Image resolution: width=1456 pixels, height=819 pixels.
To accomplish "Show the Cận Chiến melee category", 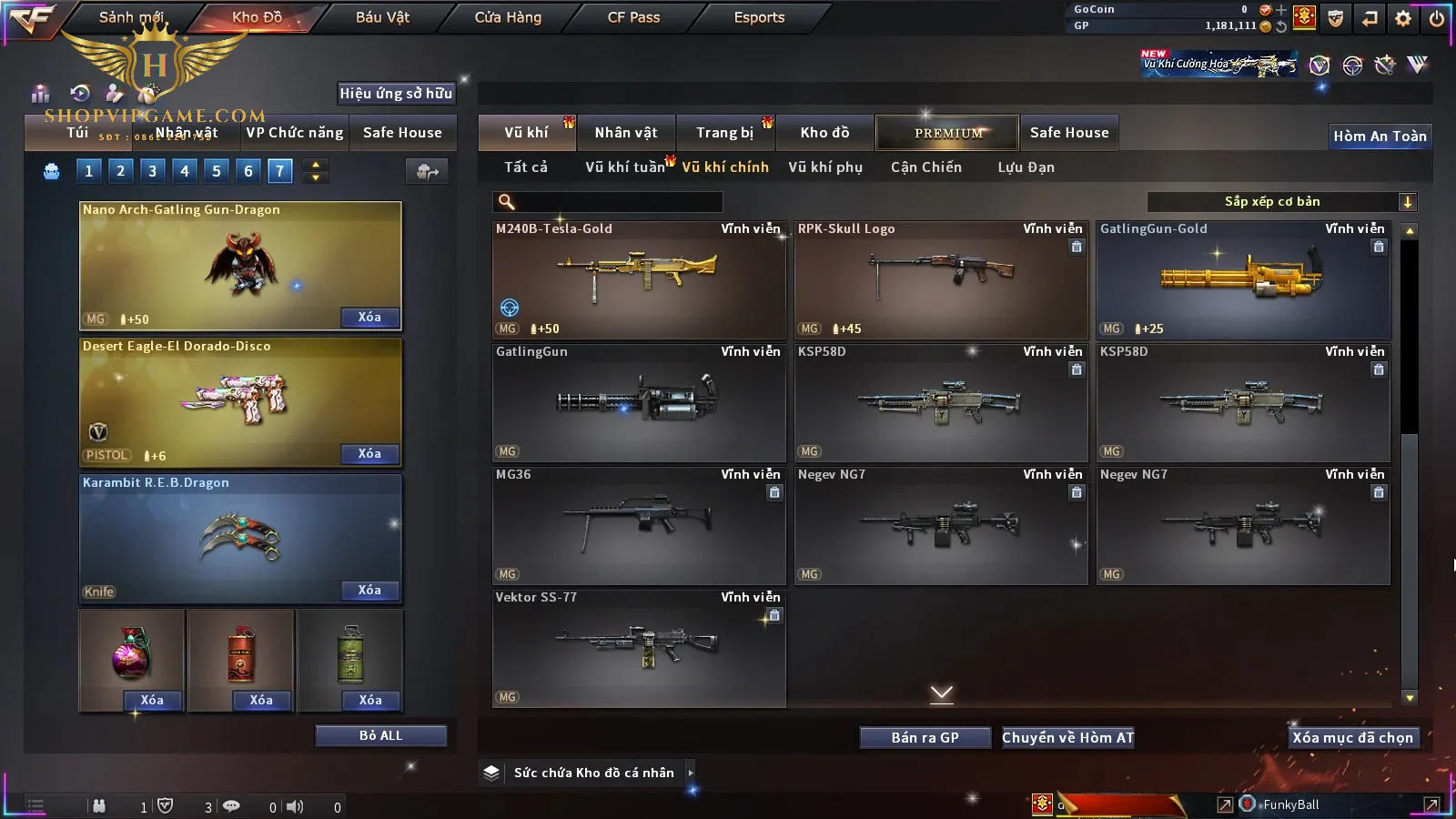I will pyautogui.click(x=925, y=167).
